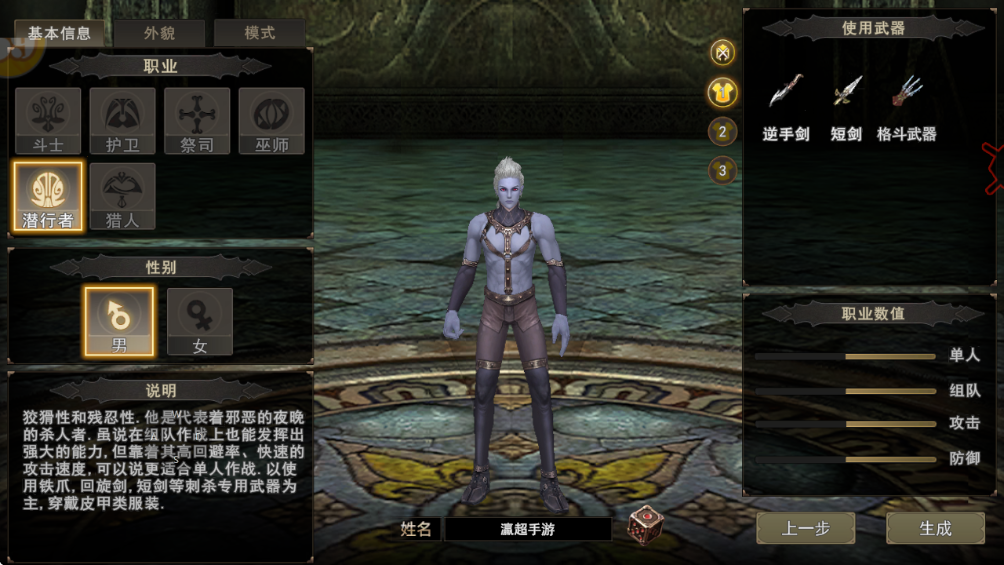Choose the 潜行者 class
The width and height of the screenshot is (1004, 565).
pos(48,196)
